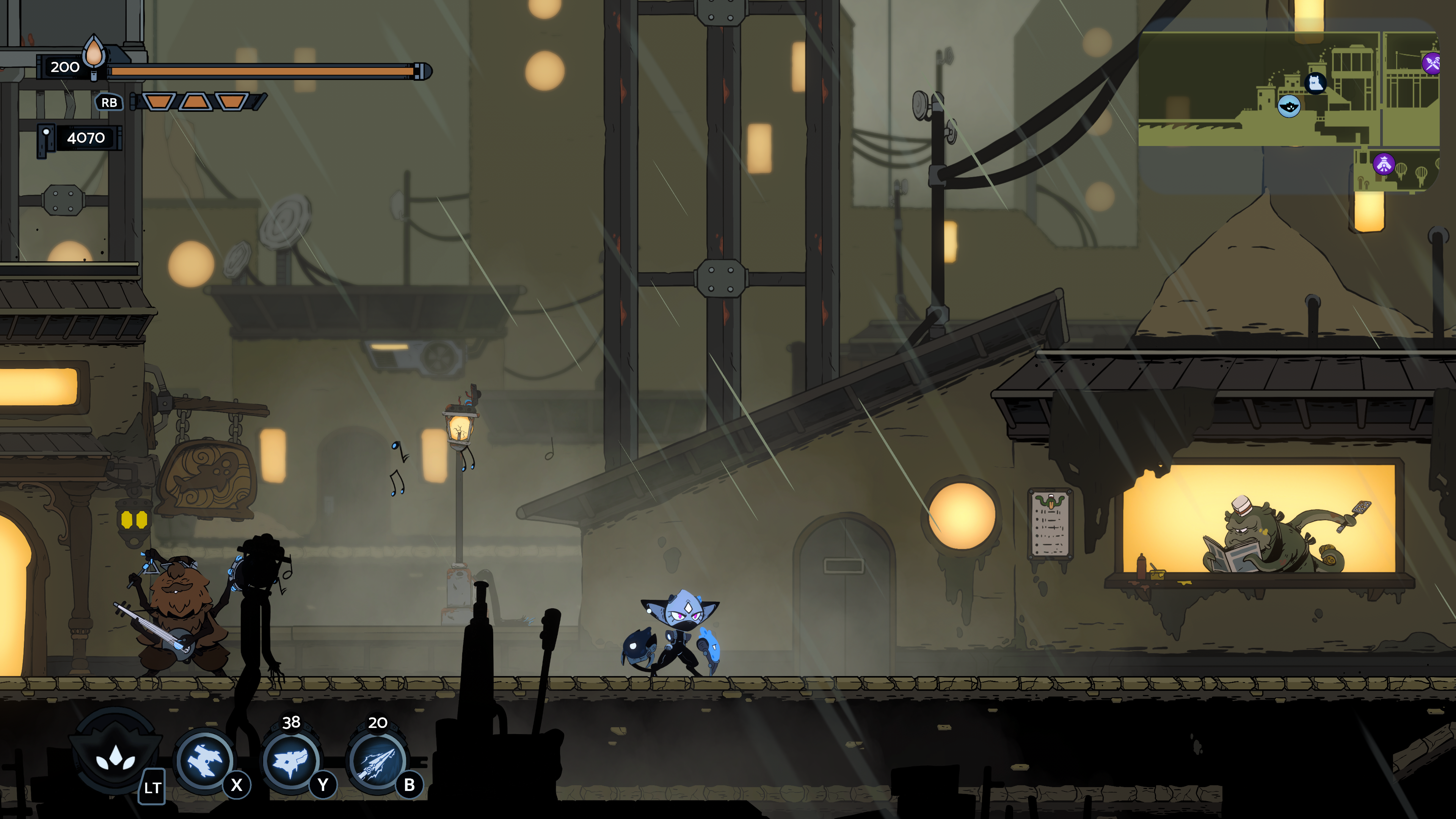This screenshot has width=1456, height=819.
Task: Click the white cat marker on minimap
Action: tap(1315, 84)
